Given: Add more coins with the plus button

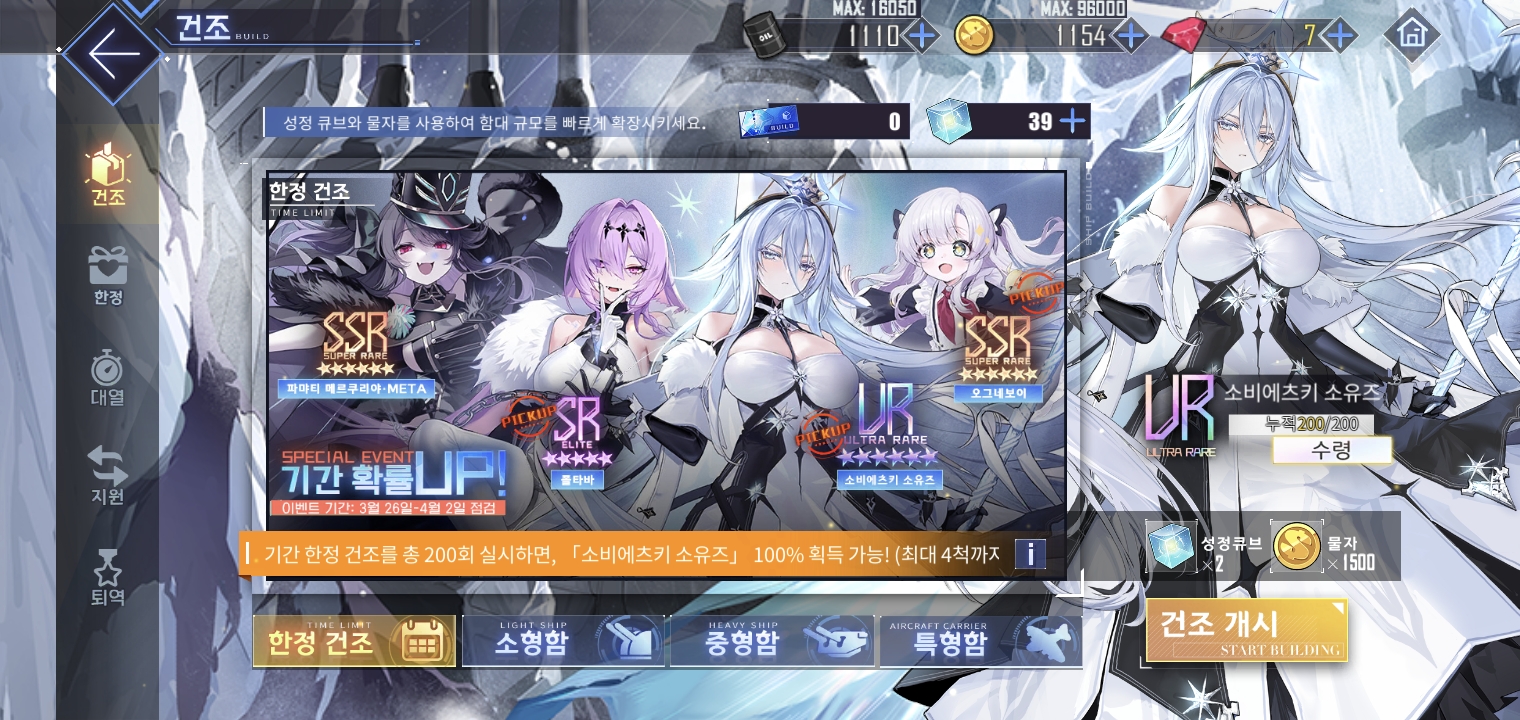Looking at the screenshot, I should coord(1130,37).
